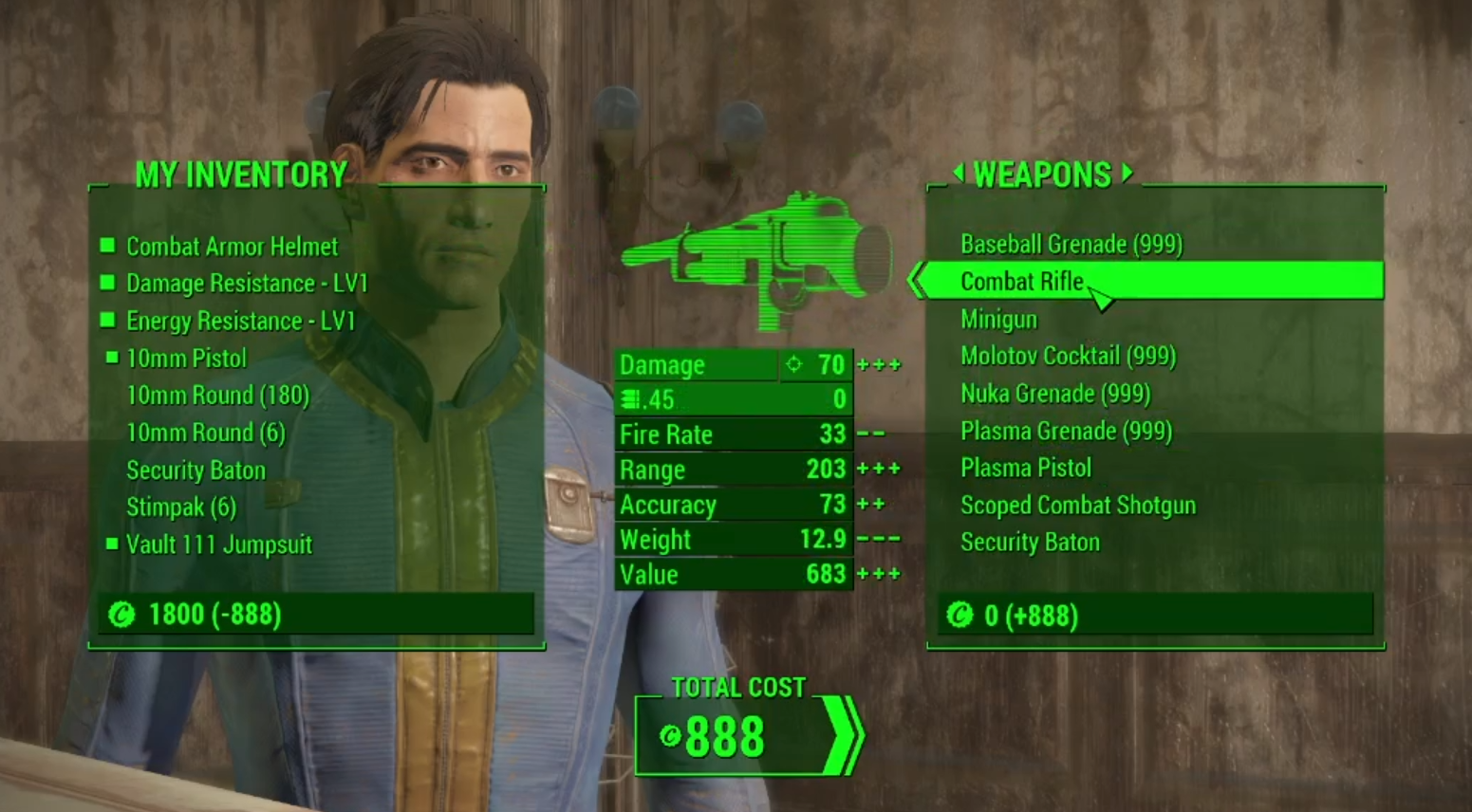Viewport: 1472px width, 812px height.
Task: Select Energy Resistance - LV1 from My Inventory
Action: coord(240,322)
